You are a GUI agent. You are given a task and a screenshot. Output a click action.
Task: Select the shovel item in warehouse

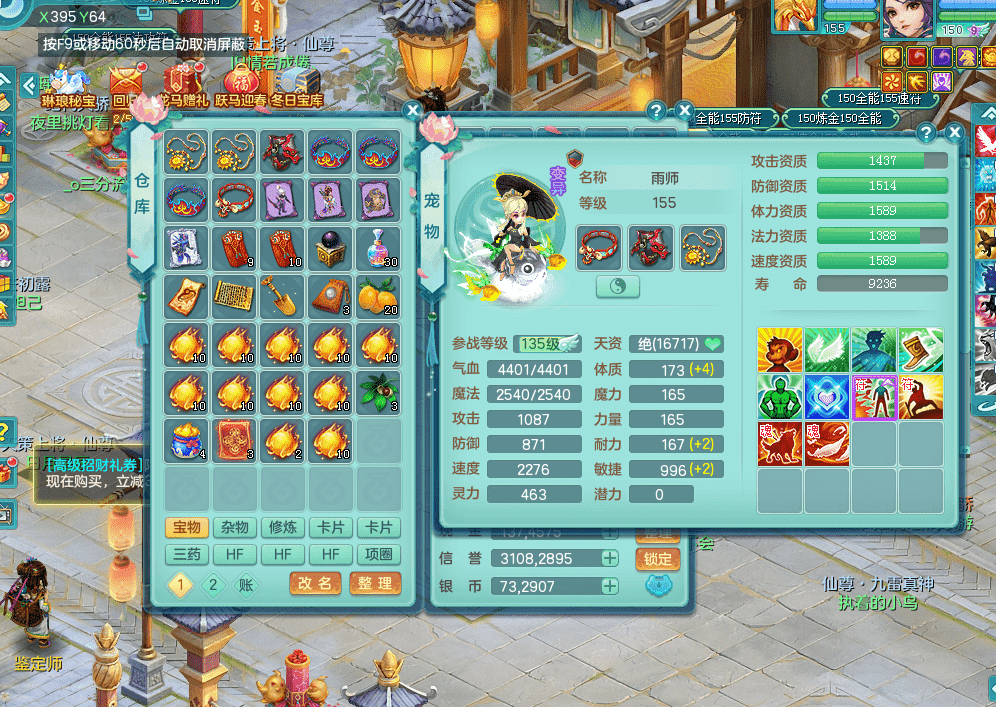[x=283, y=297]
